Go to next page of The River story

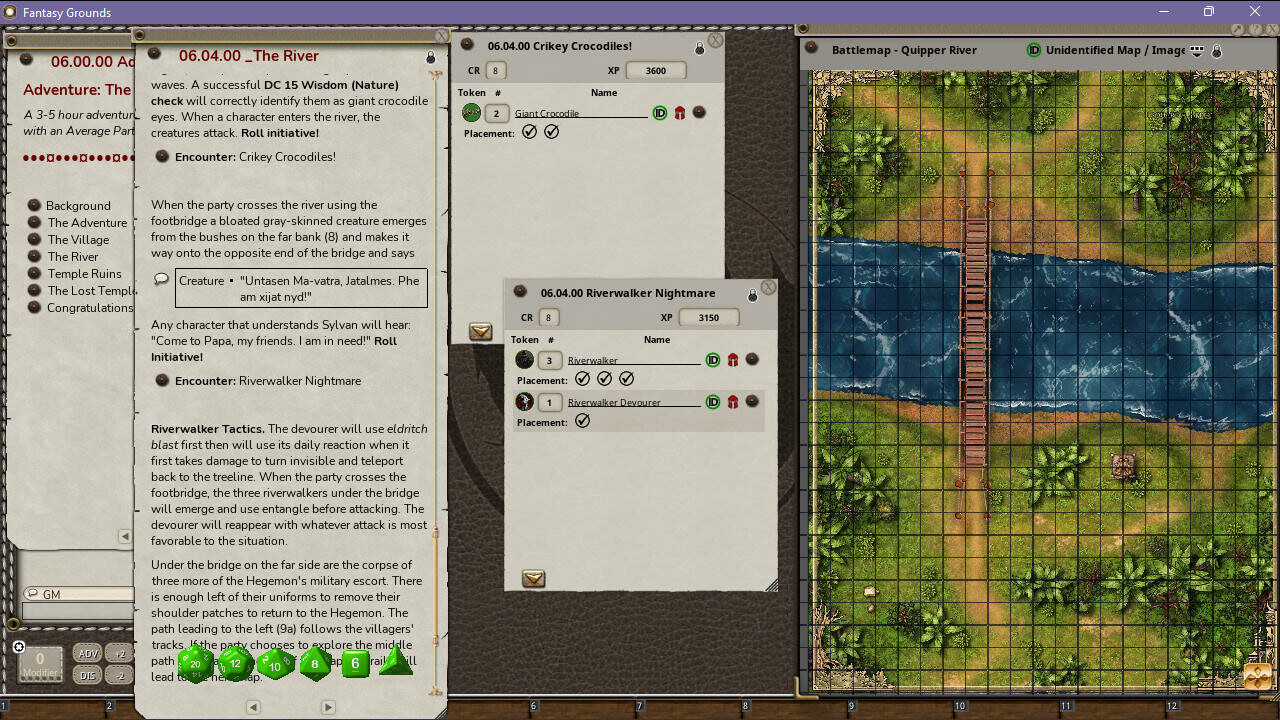point(328,707)
